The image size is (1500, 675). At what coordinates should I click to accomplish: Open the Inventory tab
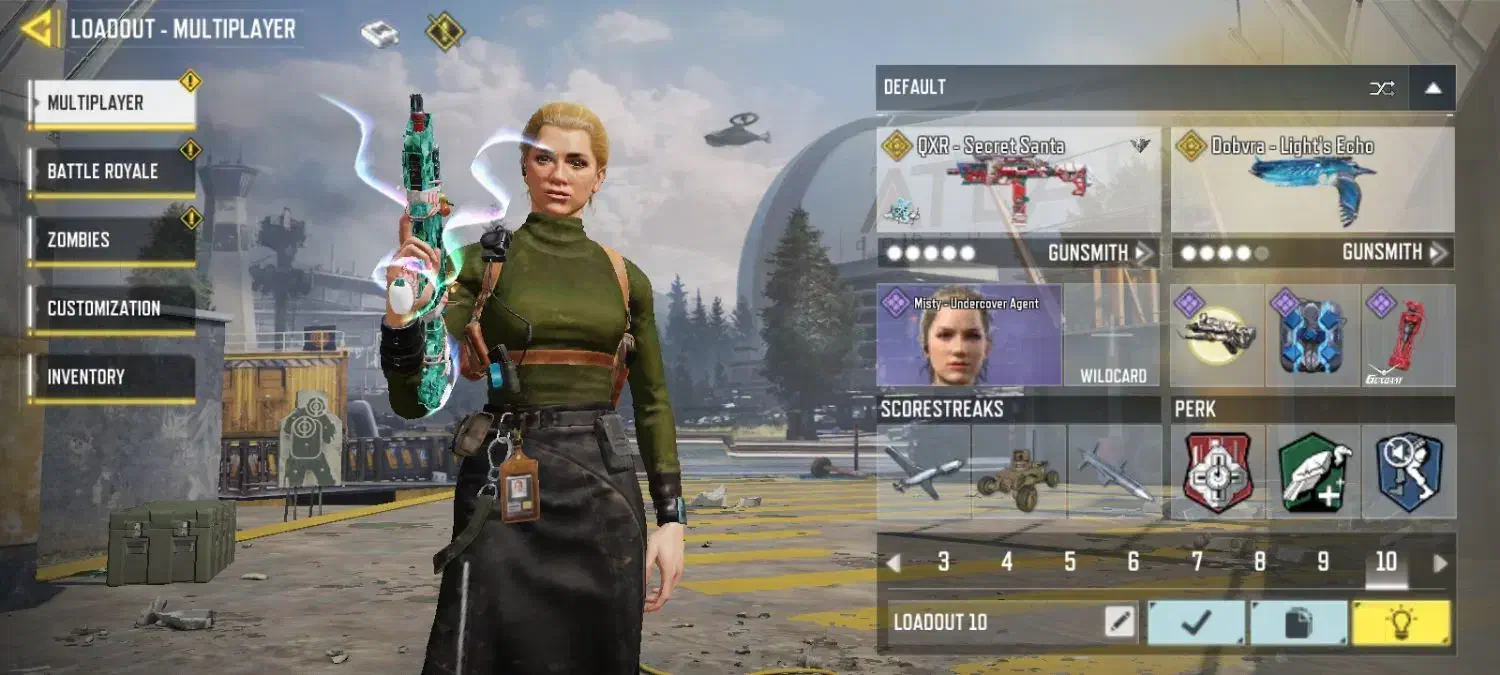click(x=110, y=377)
